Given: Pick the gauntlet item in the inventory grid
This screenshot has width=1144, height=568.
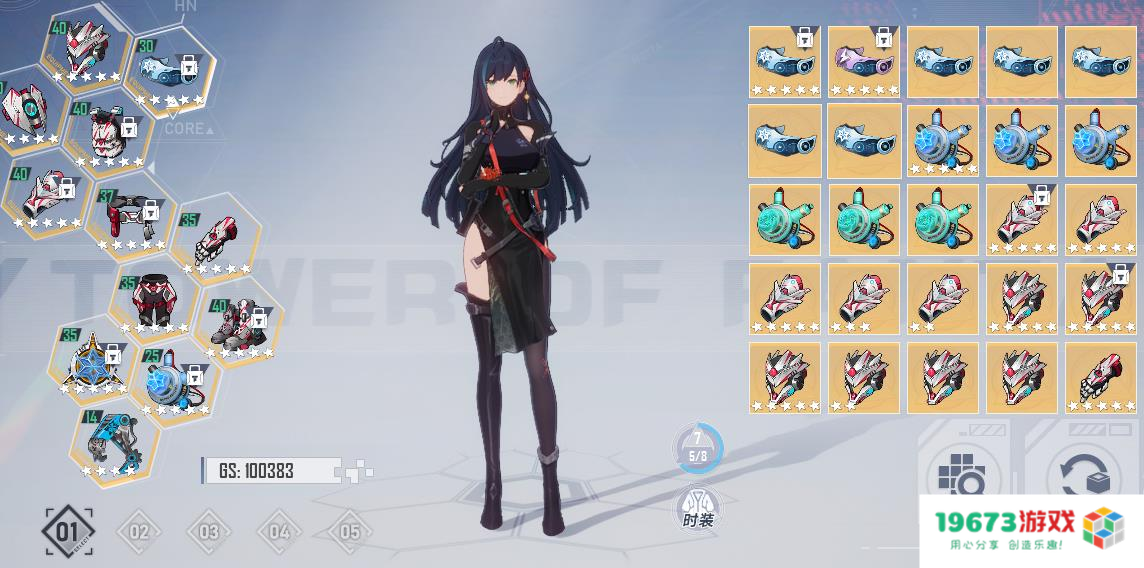Looking at the screenshot, I should [x=1100, y=377].
